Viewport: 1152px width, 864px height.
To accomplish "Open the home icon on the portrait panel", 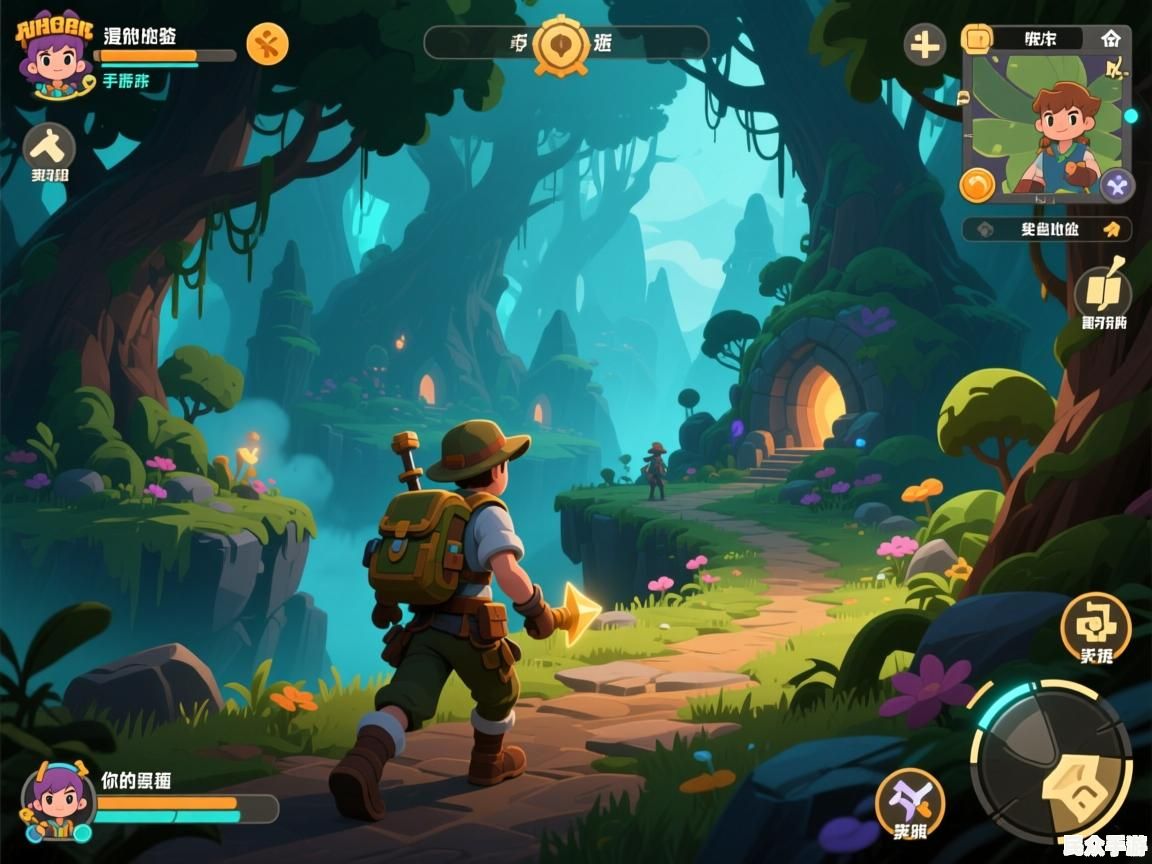I will point(1110,40).
